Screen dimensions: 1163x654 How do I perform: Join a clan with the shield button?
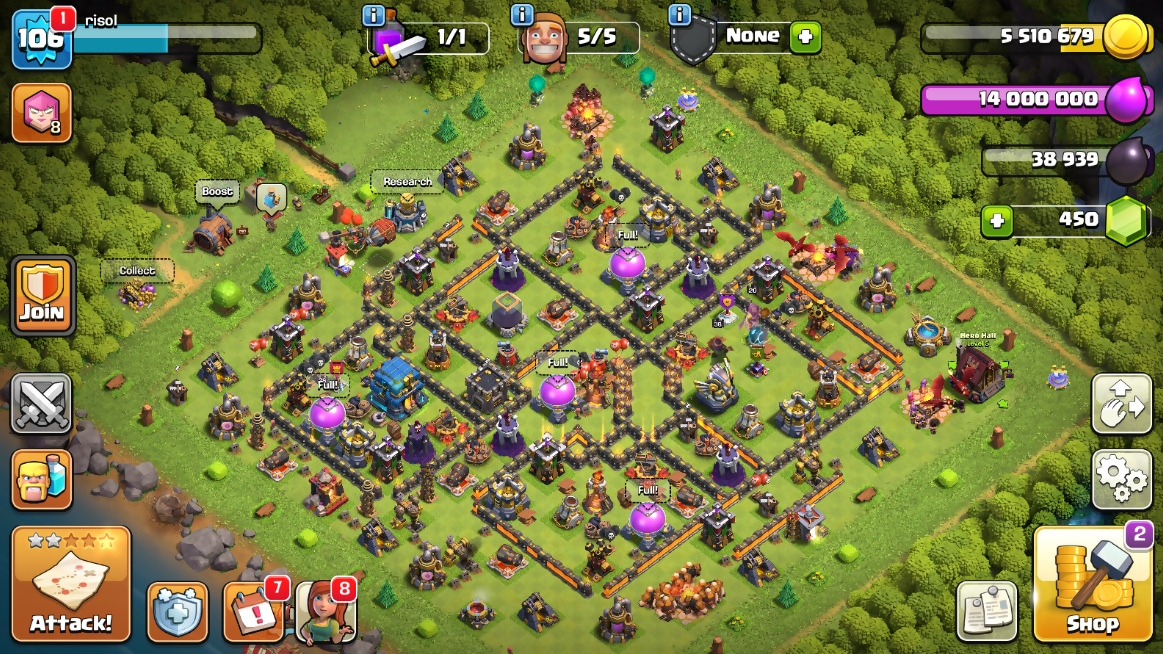pyautogui.click(x=42, y=296)
